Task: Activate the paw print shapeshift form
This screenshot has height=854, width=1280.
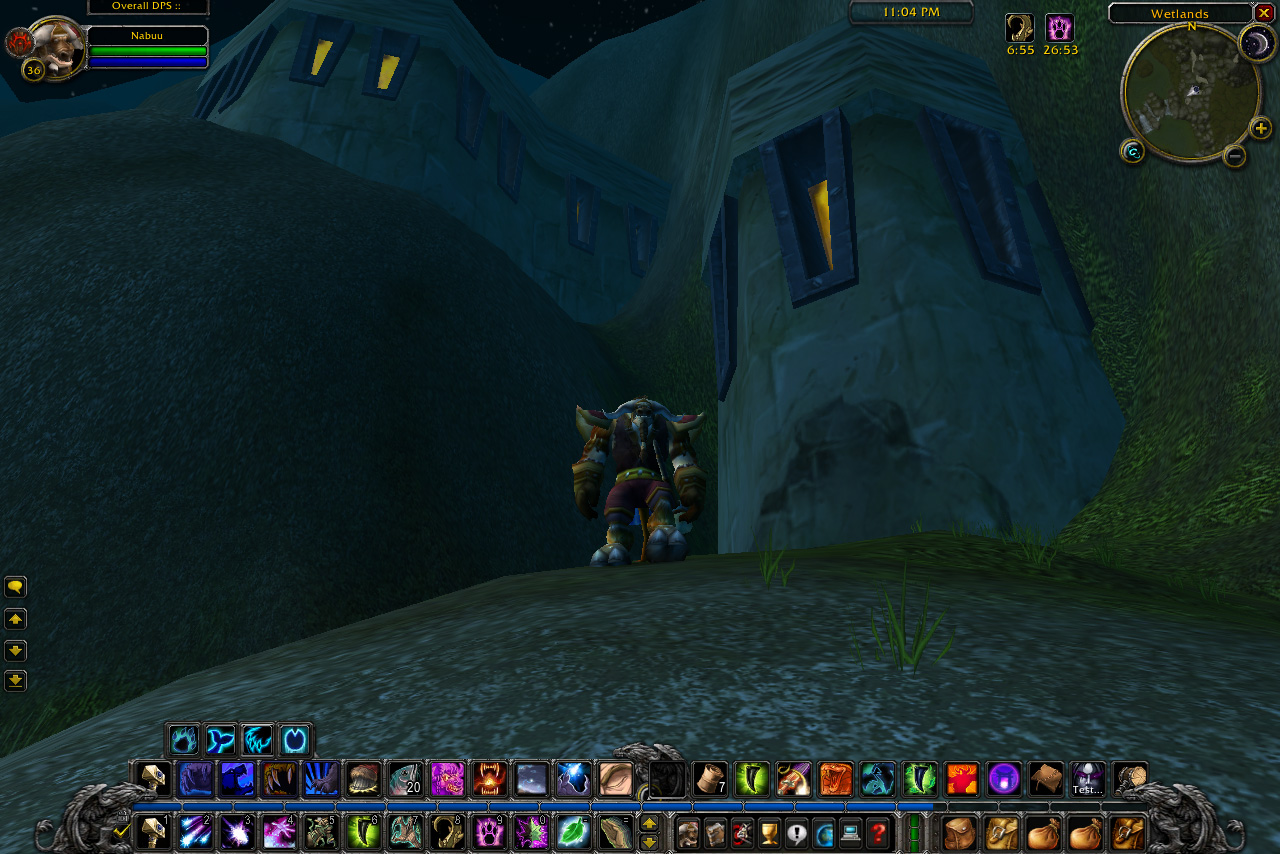Action: point(184,740)
